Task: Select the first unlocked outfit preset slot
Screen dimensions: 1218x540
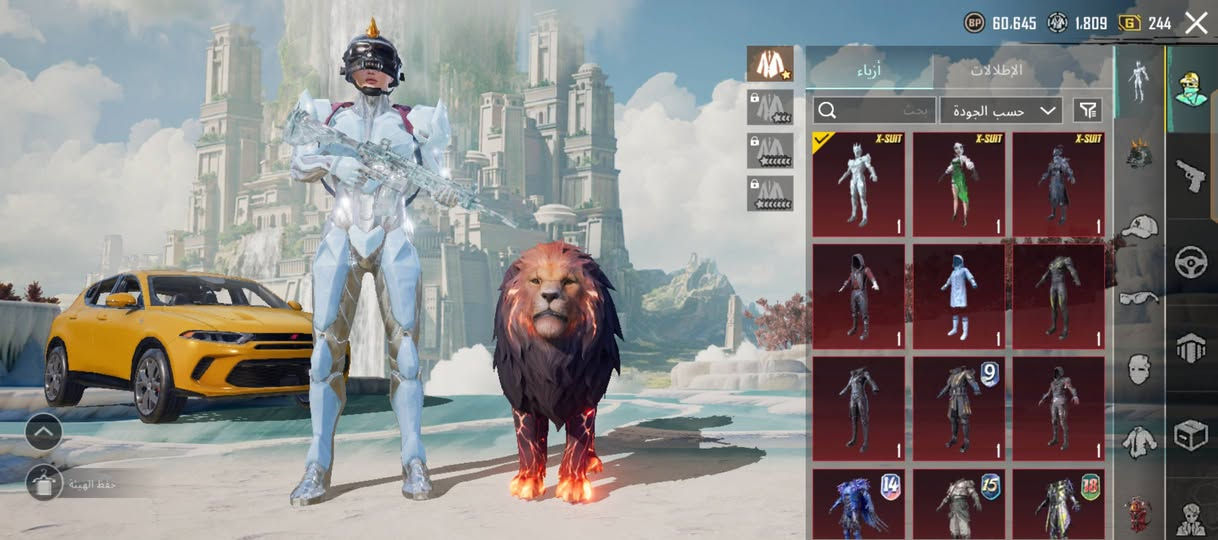Action: (770, 64)
